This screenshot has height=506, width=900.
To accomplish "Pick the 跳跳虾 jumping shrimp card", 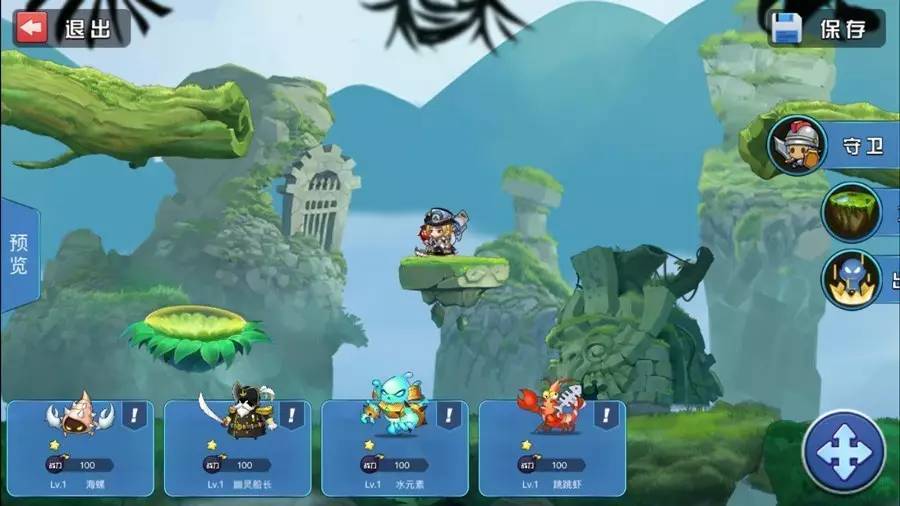I will (x=551, y=447).
